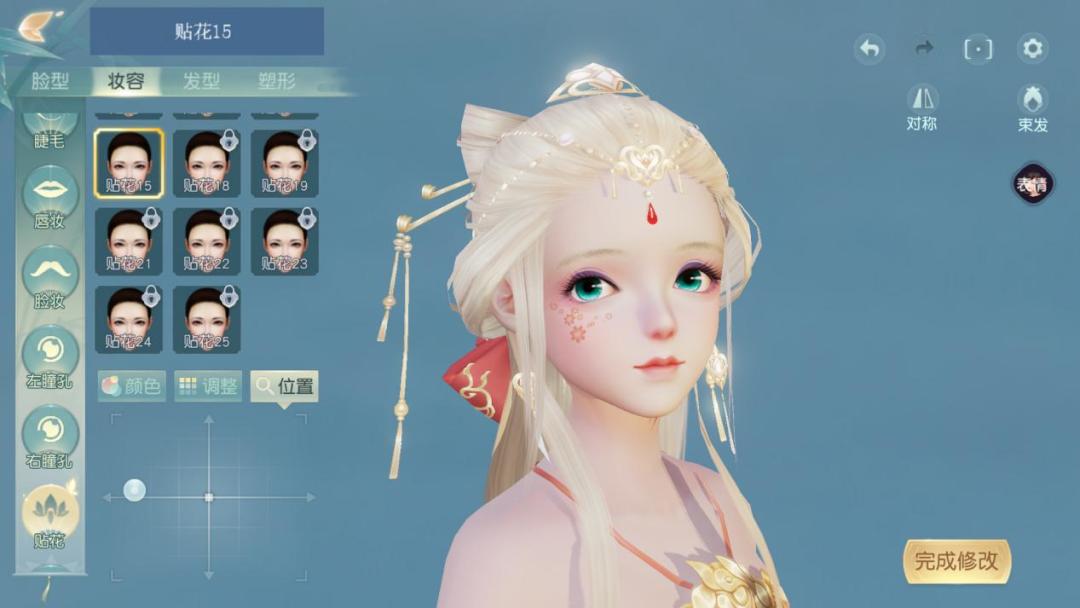
Task: Open the 调整 adjust options
Action: 208,386
